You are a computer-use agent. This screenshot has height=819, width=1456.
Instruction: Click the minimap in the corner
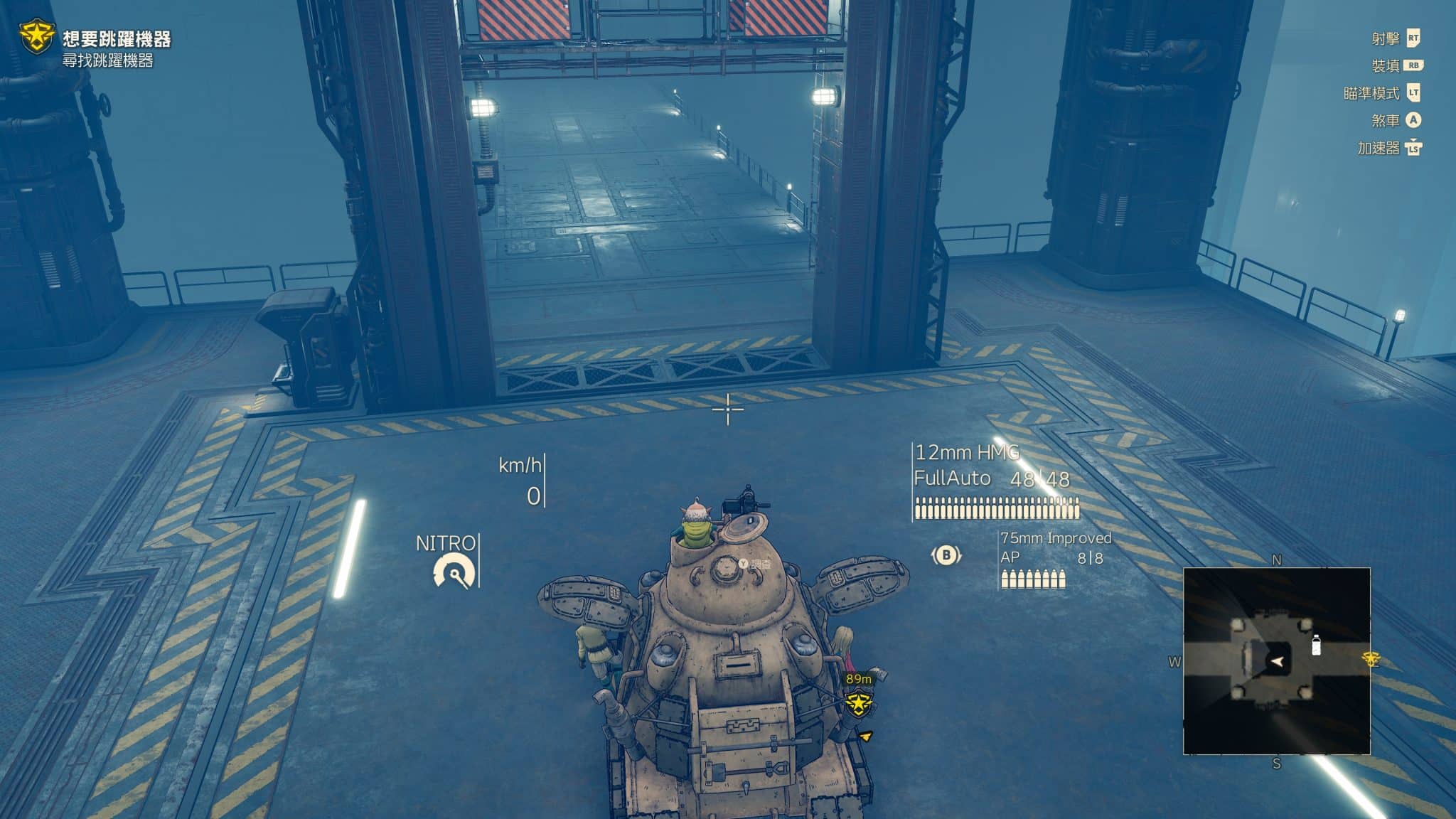tap(1276, 660)
